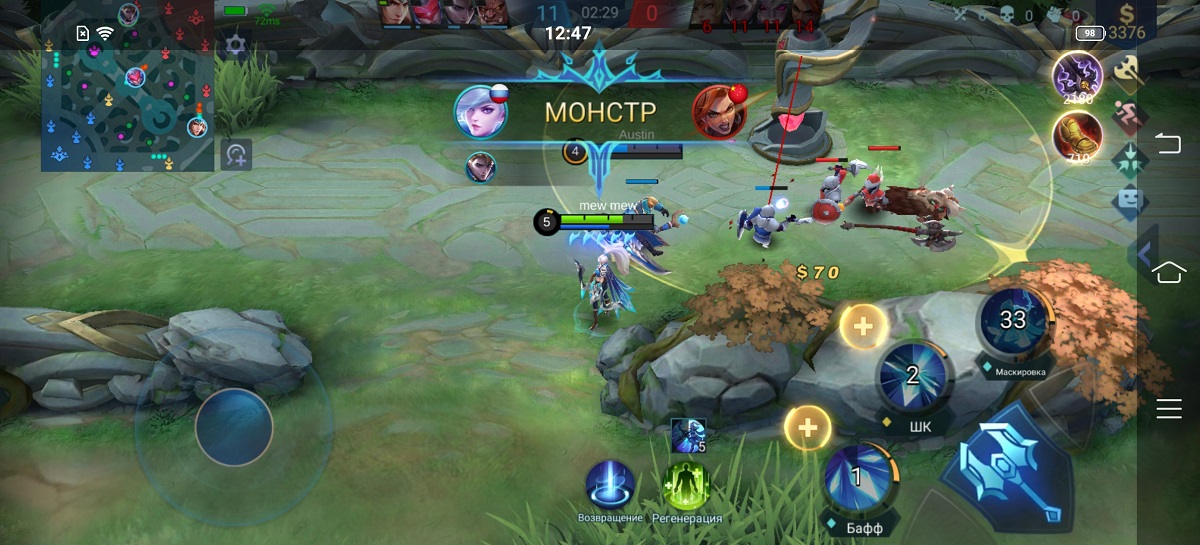Open the minimap
This screenshot has width=1200, height=545.
pyautogui.click(x=127, y=100)
